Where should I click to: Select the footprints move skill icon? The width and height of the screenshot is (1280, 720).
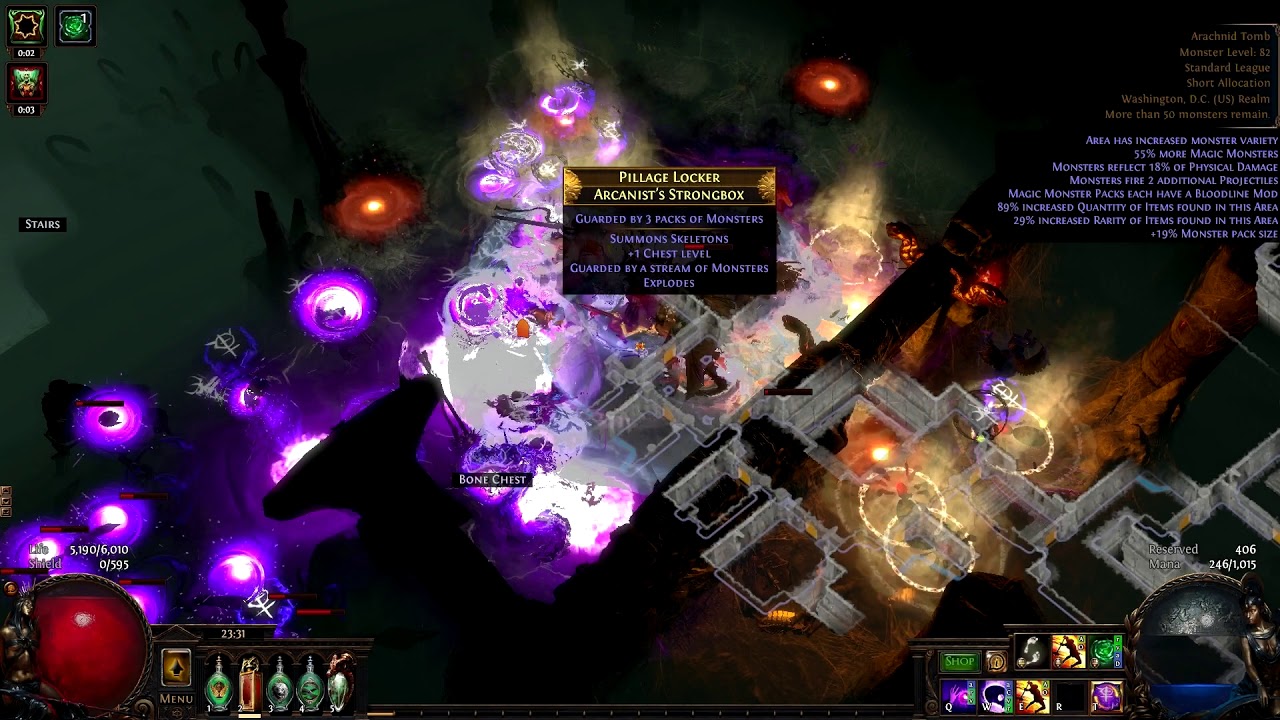click(1032, 652)
